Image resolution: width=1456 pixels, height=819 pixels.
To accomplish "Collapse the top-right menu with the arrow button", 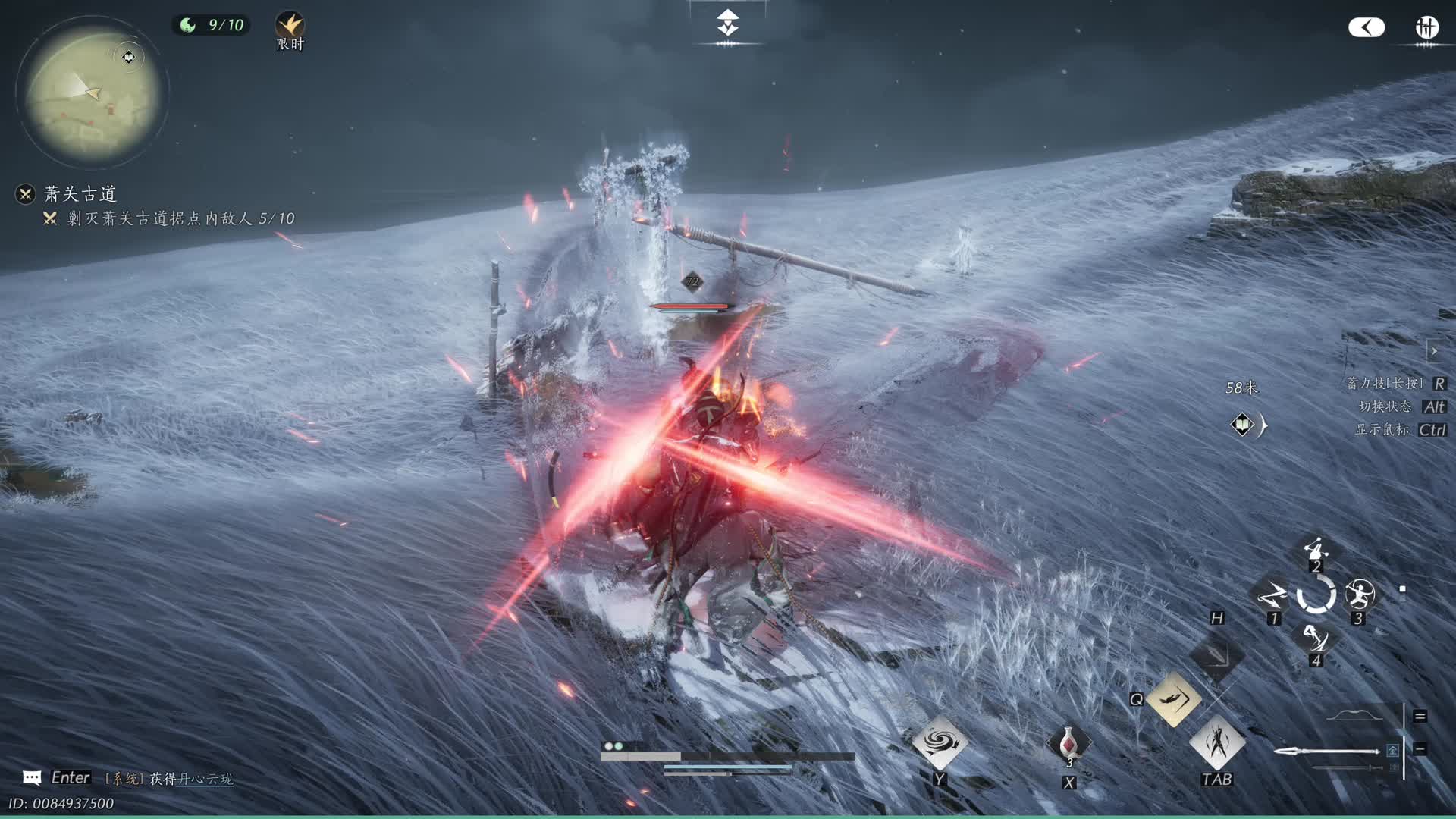I will (1366, 28).
